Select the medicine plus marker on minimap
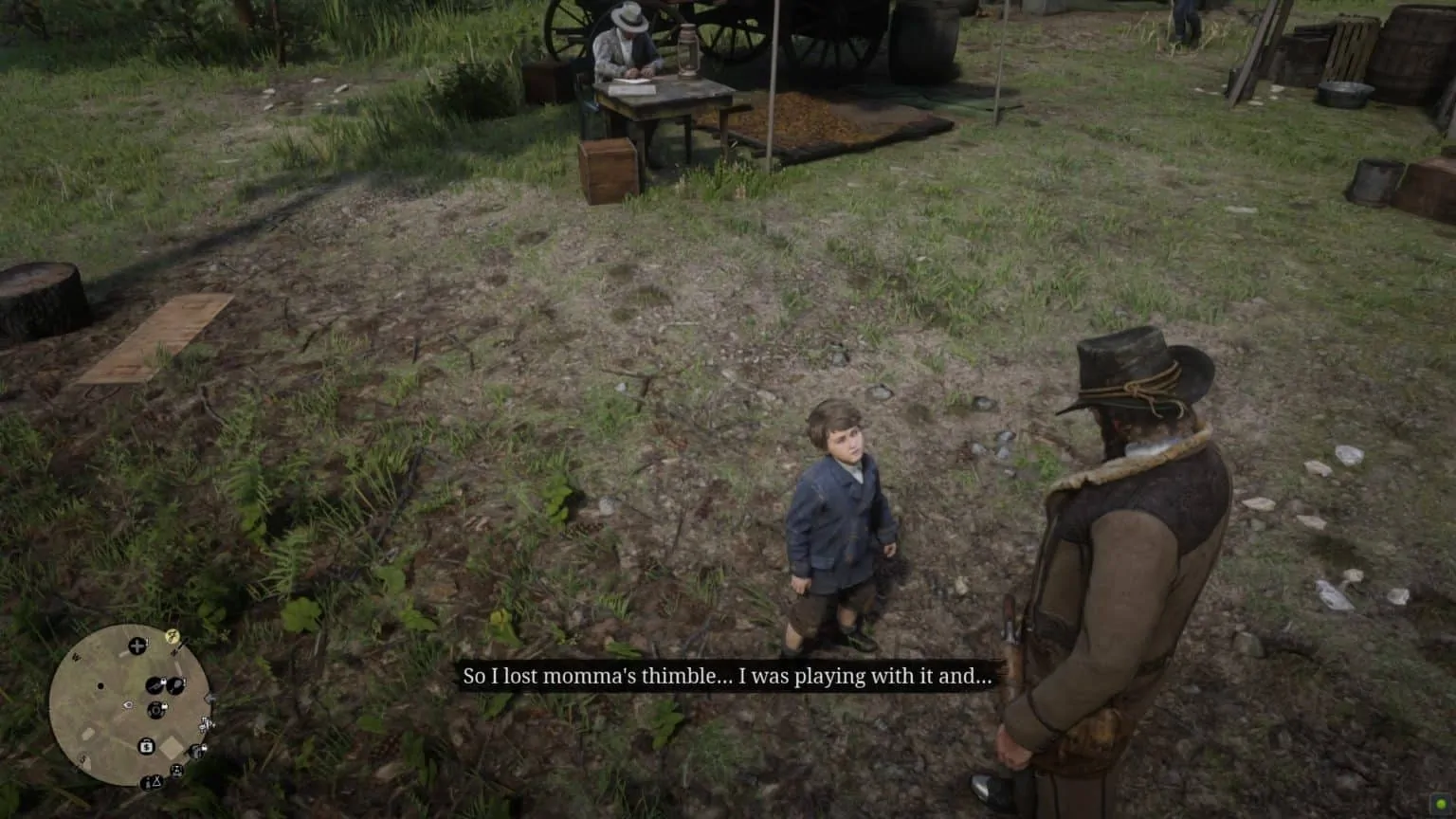Screen dimensions: 1456x819 pyautogui.click(x=137, y=646)
